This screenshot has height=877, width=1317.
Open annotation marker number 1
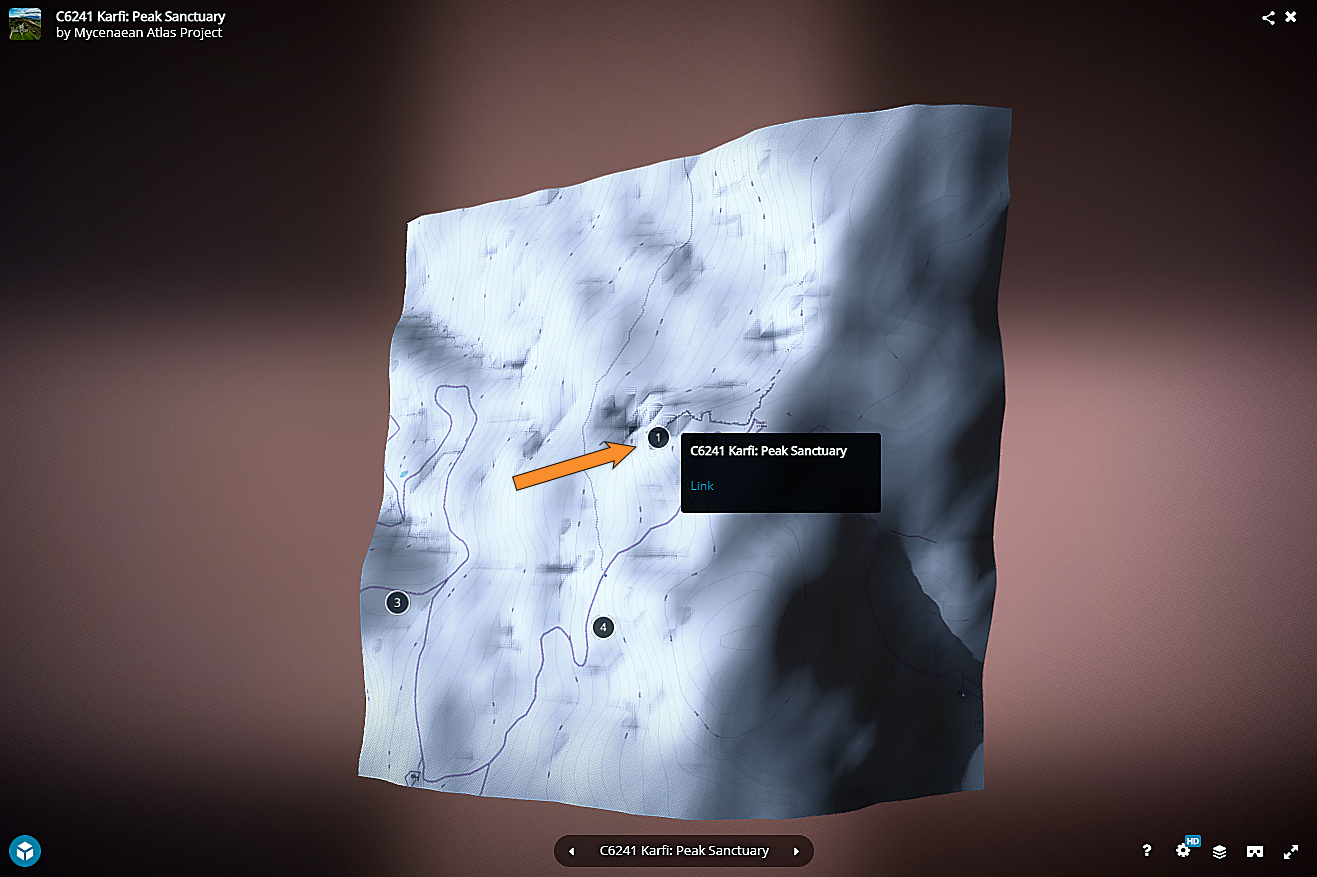tap(658, 437)
